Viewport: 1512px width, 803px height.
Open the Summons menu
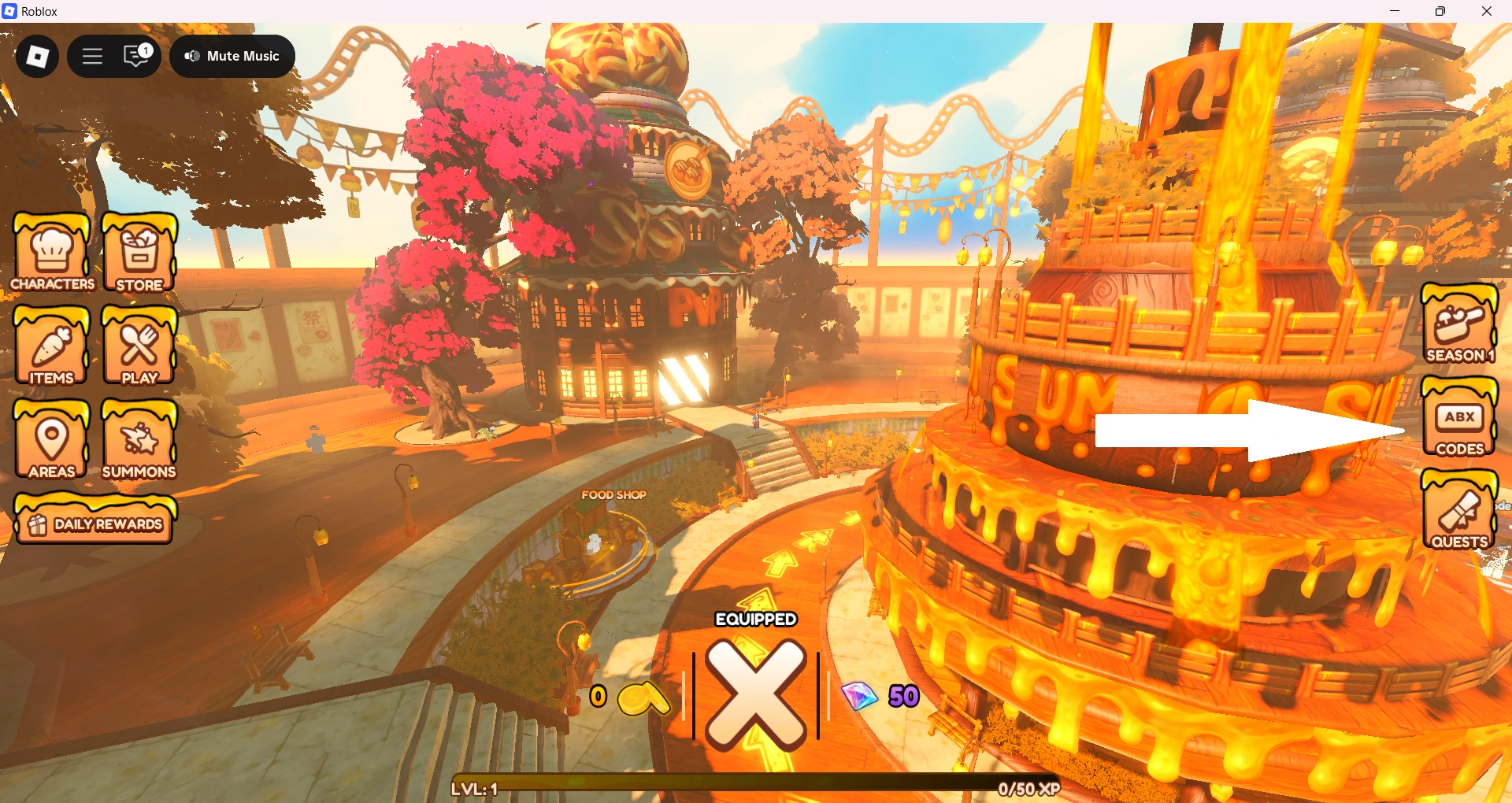coord(139,439)
